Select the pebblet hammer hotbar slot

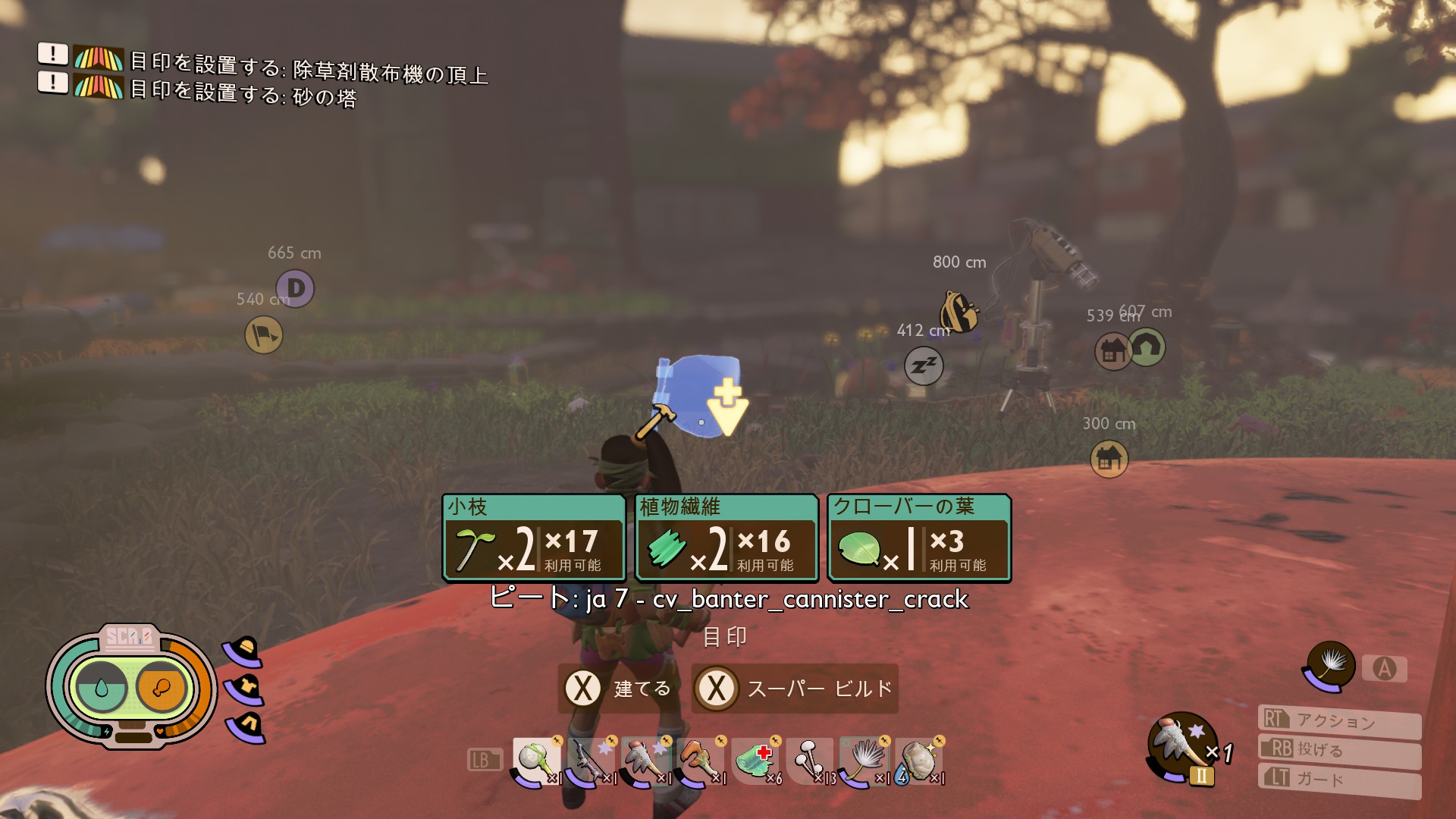(x=537, y=761)
